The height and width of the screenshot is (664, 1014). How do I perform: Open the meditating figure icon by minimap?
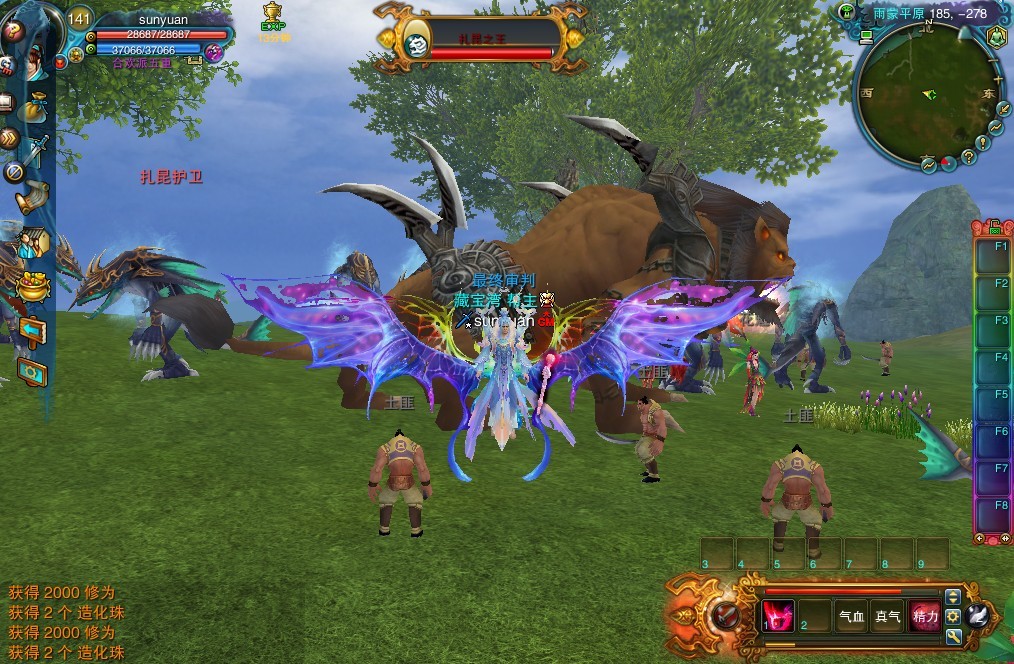point(996,38)
